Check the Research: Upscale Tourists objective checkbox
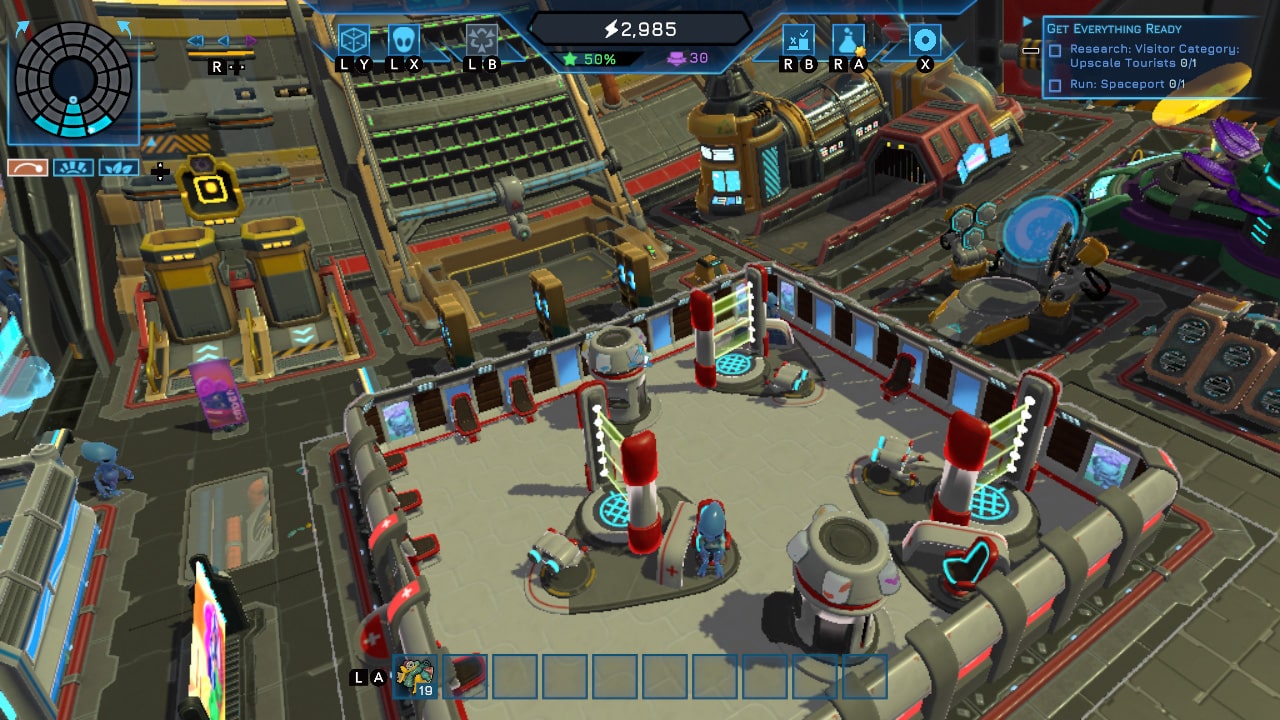Screen dimensions: 1280x720 click(x=1054, y=50)
